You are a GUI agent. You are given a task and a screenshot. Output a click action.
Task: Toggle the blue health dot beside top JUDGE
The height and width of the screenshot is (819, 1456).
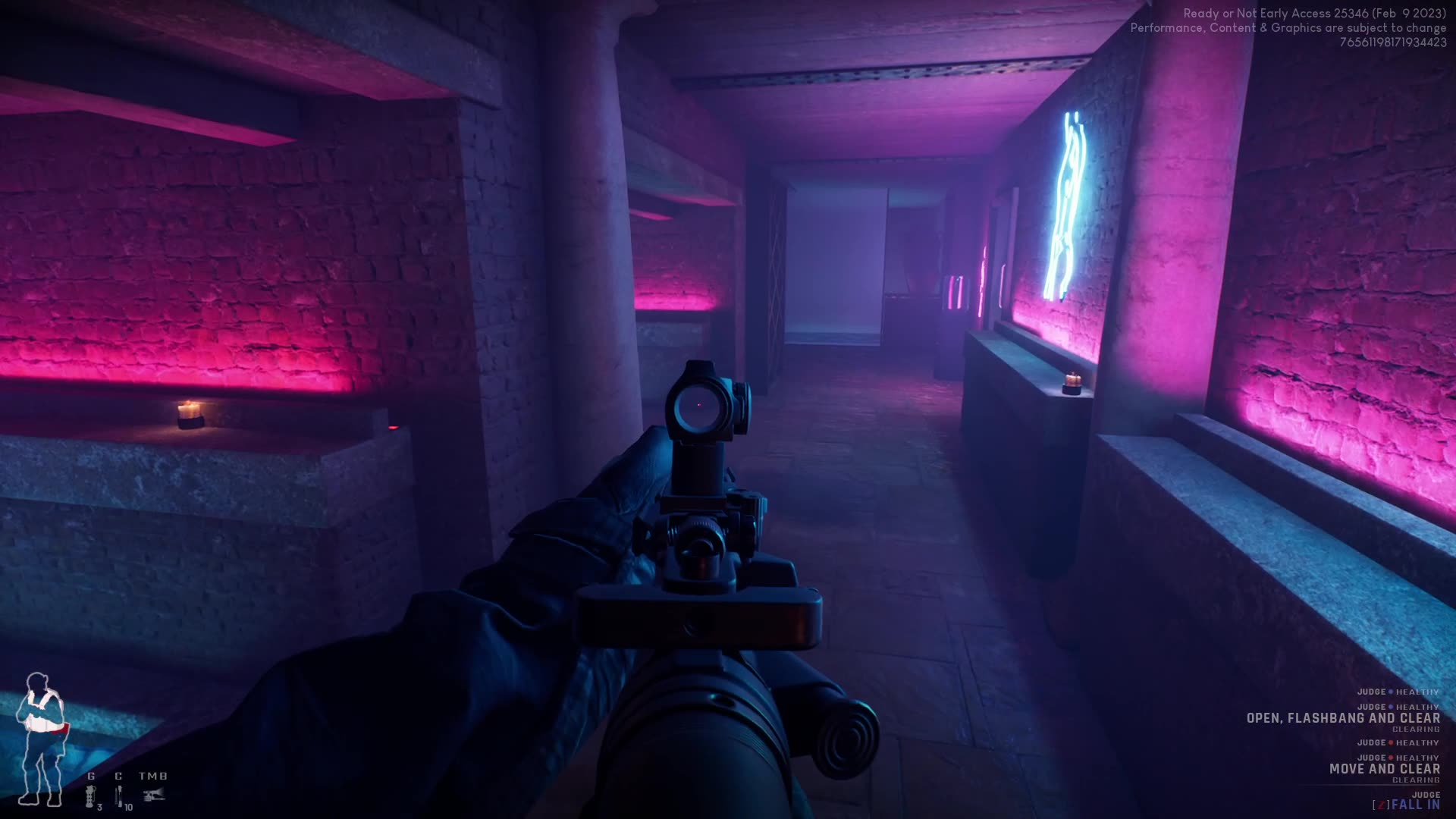tap(1389, 692)
